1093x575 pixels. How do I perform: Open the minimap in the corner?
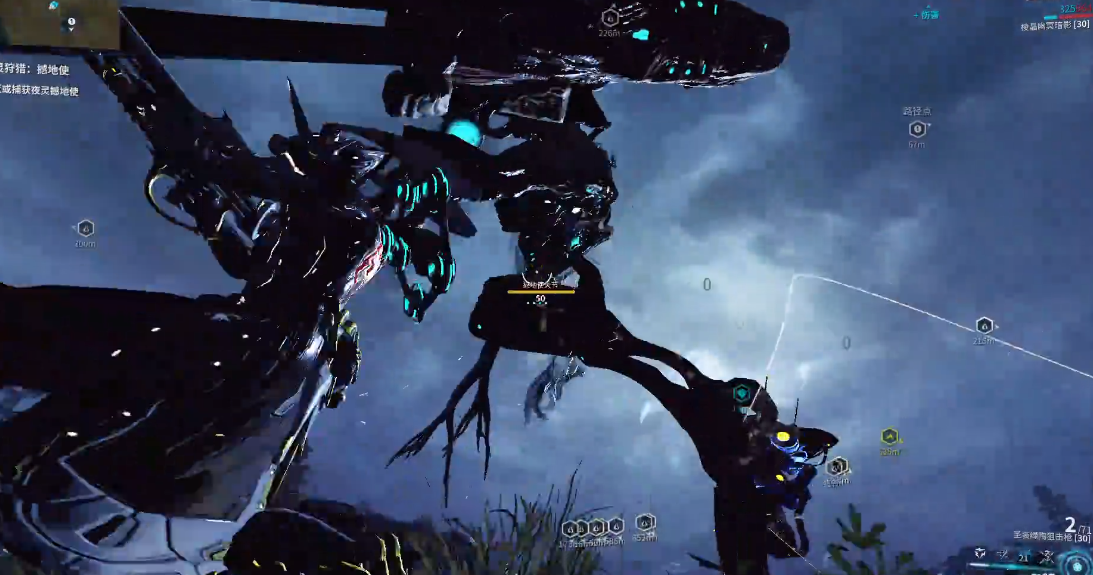click(x=60, y=24)
